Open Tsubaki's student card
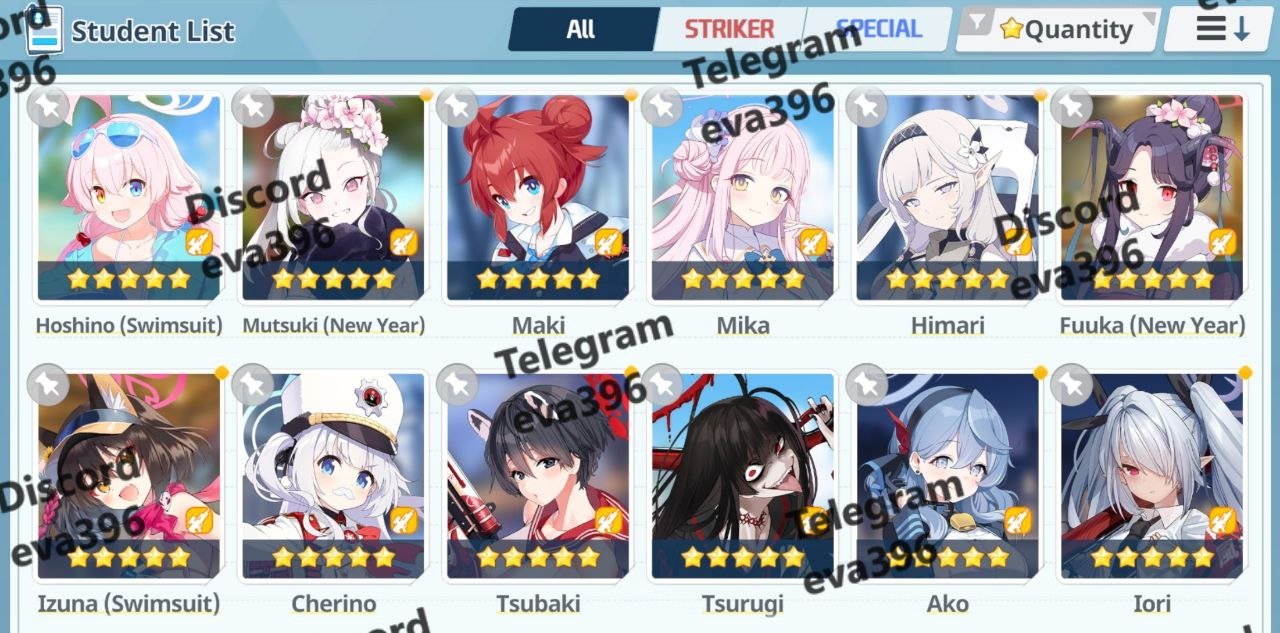Image resolution: width=1280 pixels, height=633 pixels. click(538, 477)
